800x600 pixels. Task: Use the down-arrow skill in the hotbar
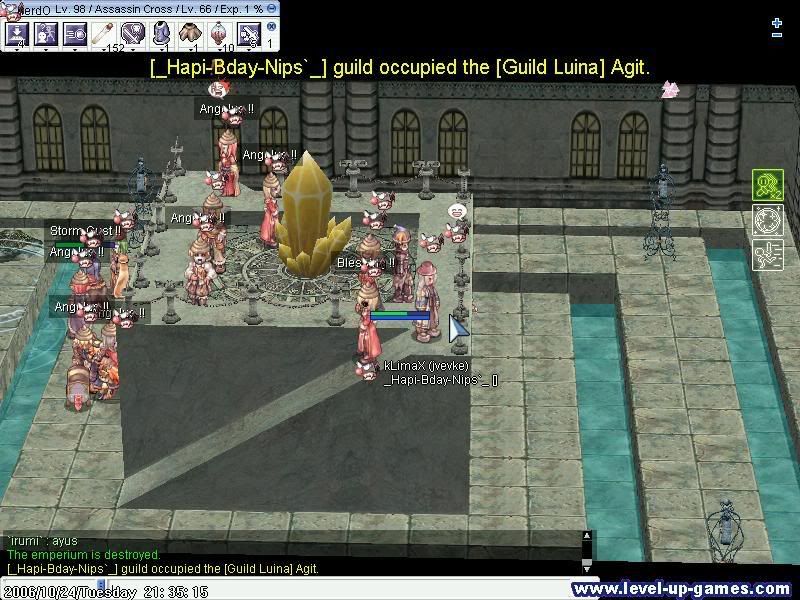[17, 35]
